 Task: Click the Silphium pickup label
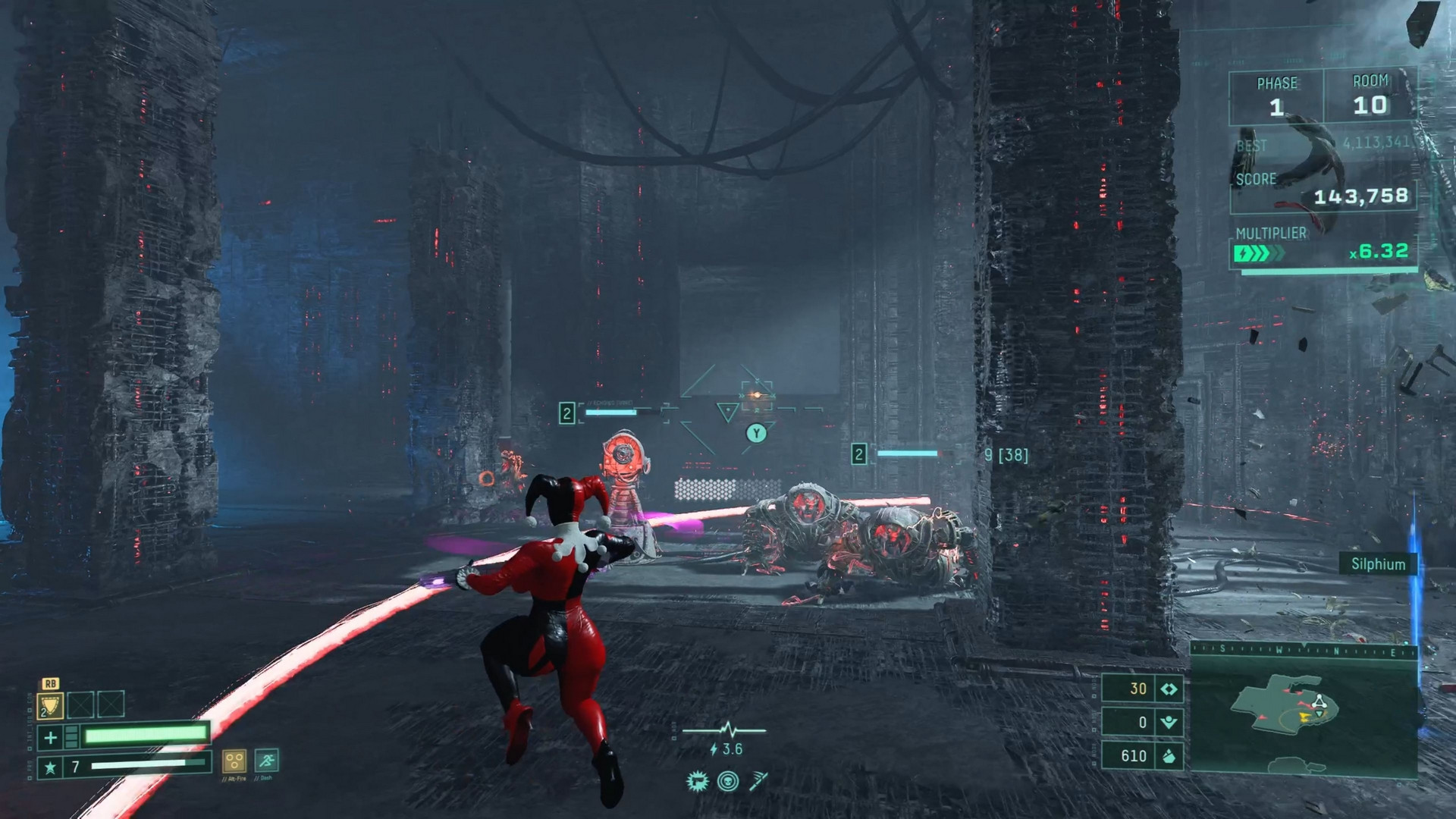[x=1376, y=564]
